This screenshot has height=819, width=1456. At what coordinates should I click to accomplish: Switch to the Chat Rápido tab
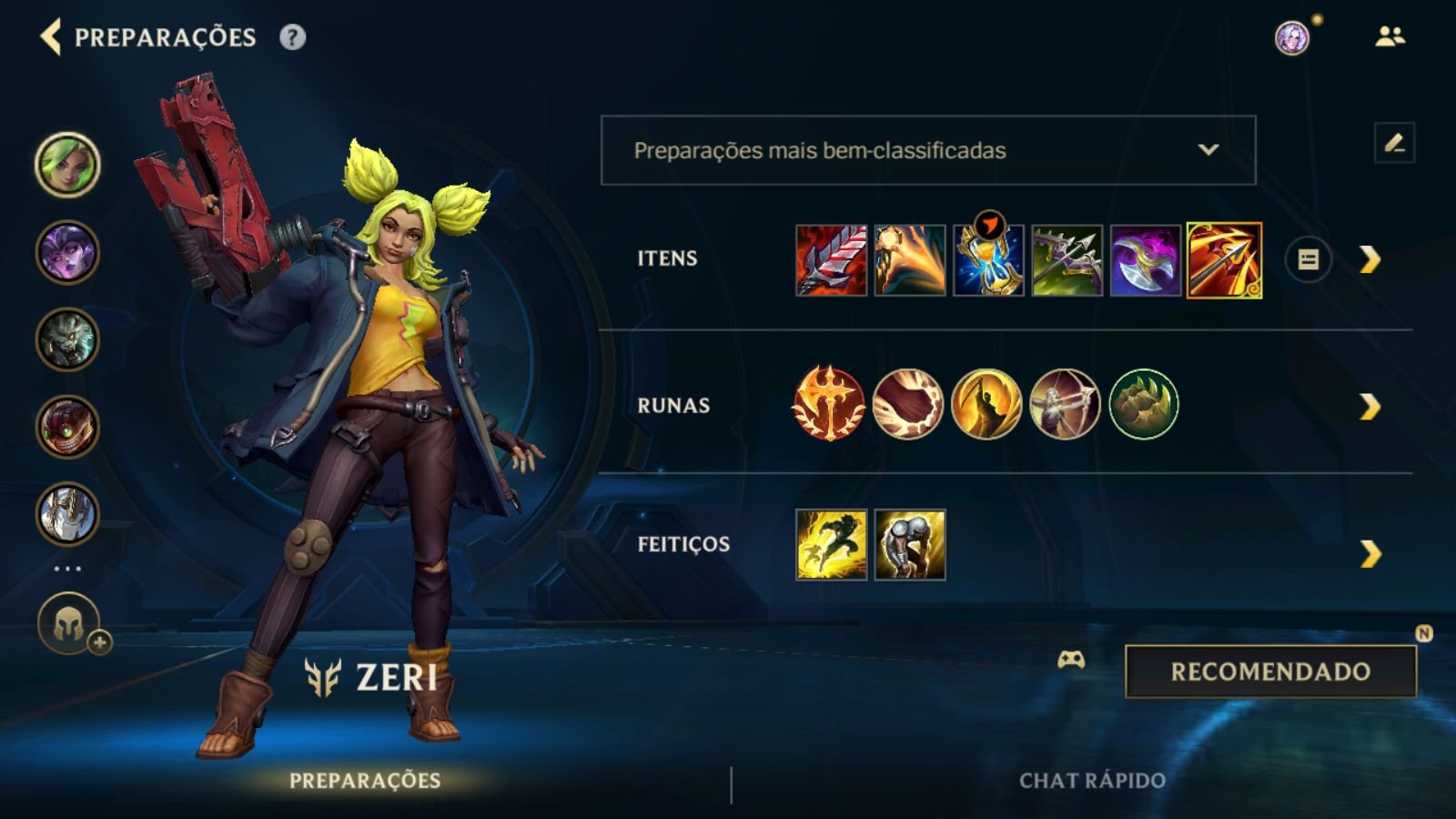pyautogui.click(x=1092, y=781)
